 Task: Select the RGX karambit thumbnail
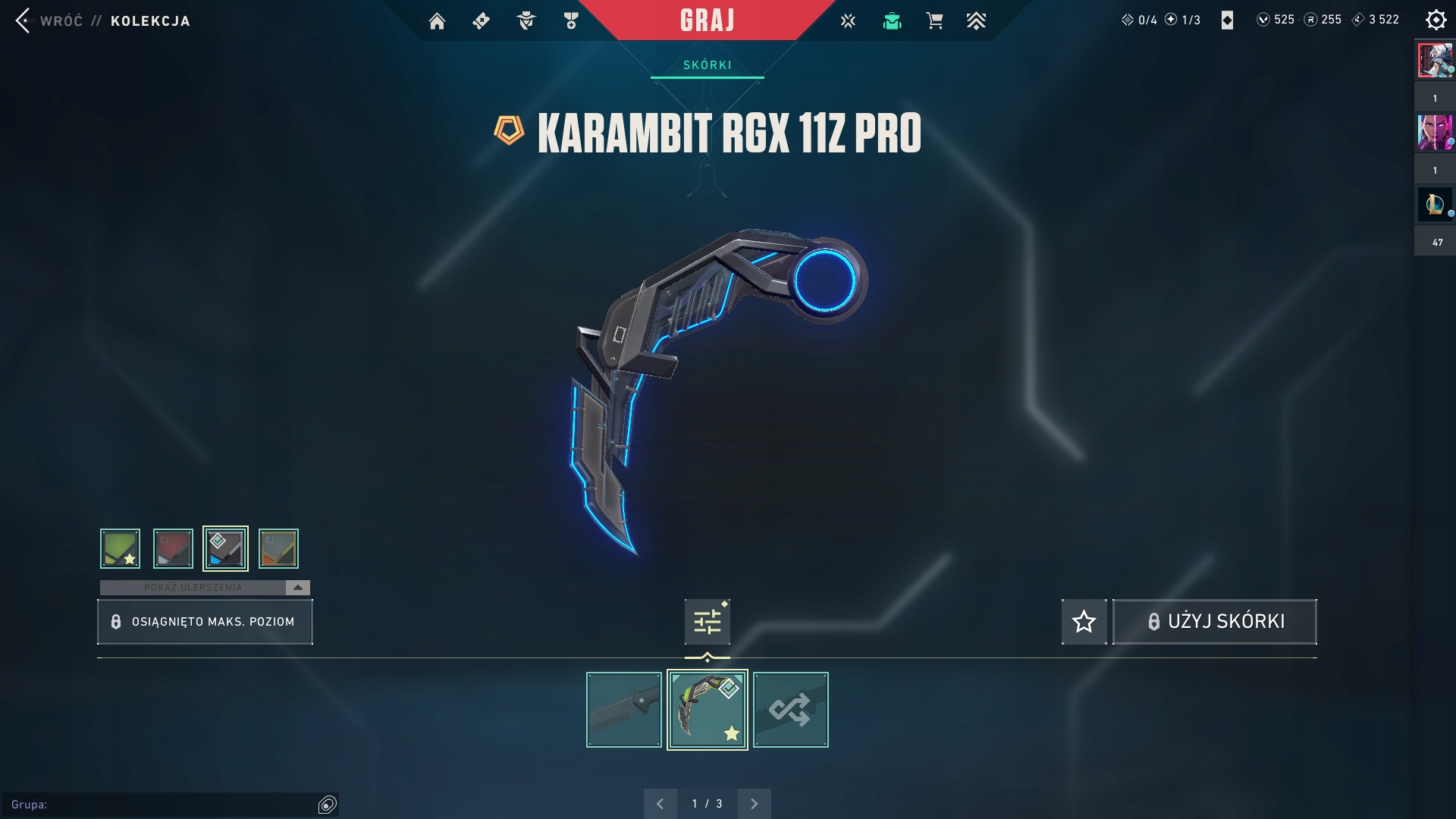707,710
